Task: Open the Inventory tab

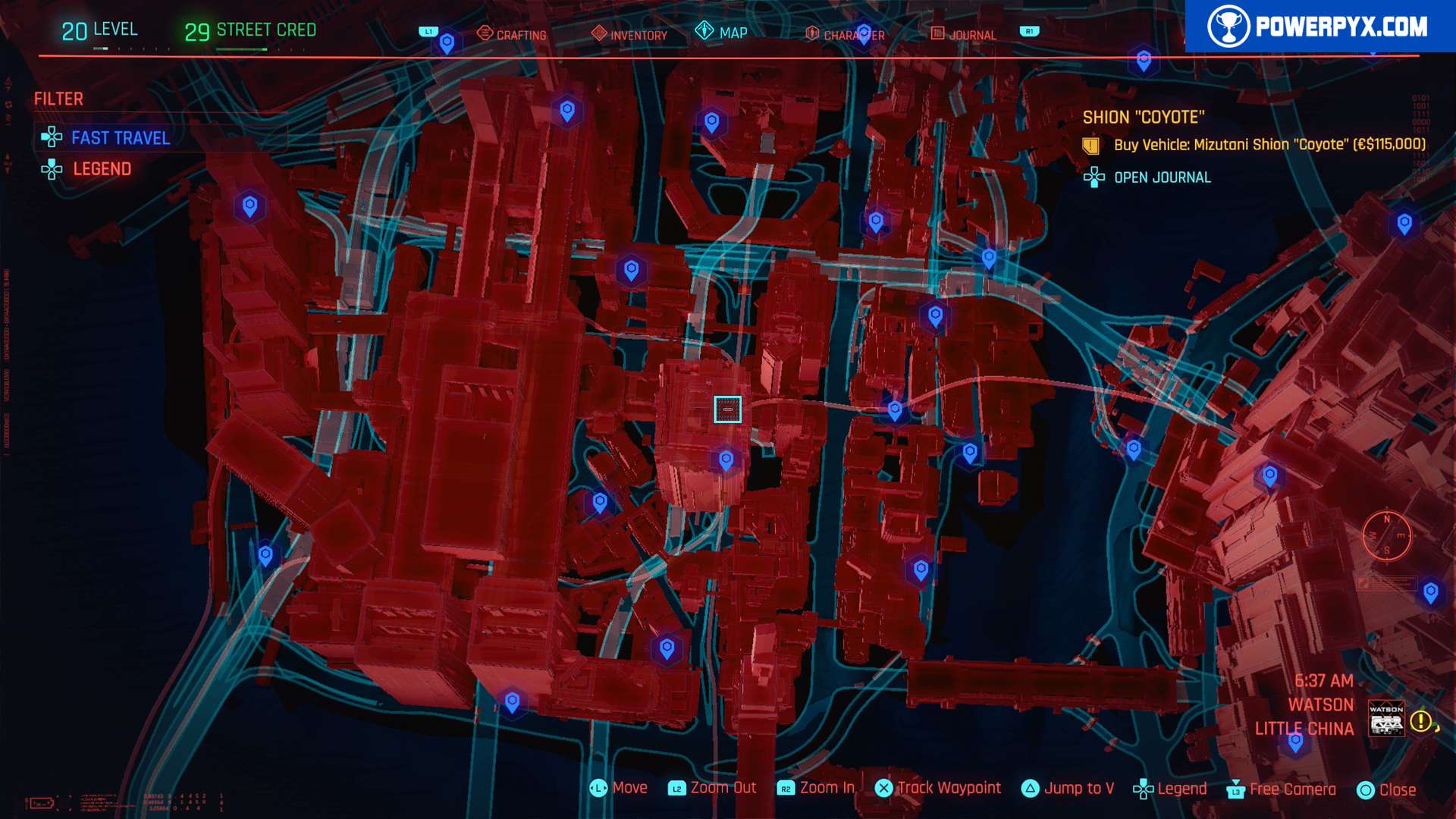Action: [x=629, y=34]
